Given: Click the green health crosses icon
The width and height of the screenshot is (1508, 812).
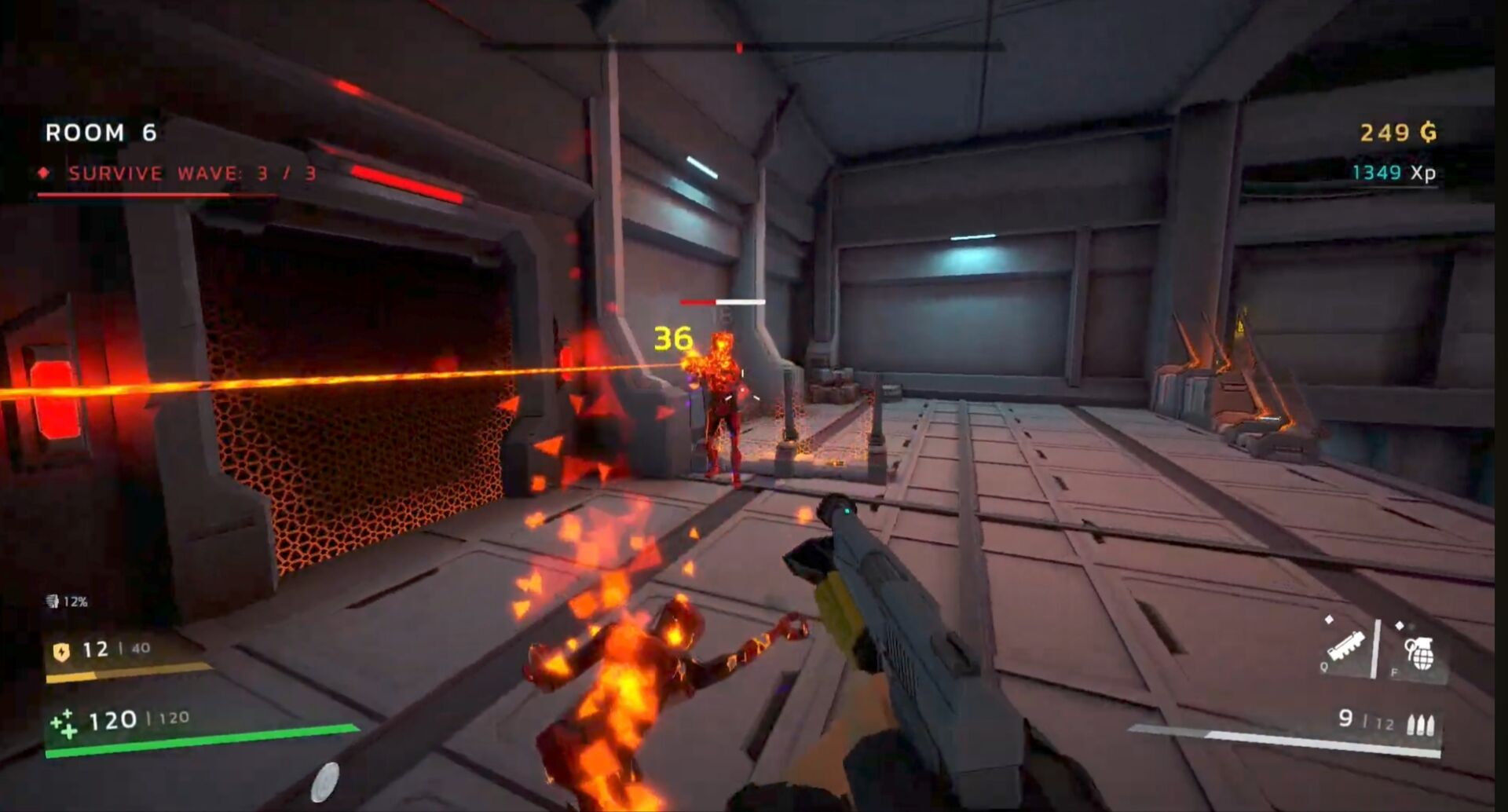Looking at the screenshot, I should [x=64, y=723].
